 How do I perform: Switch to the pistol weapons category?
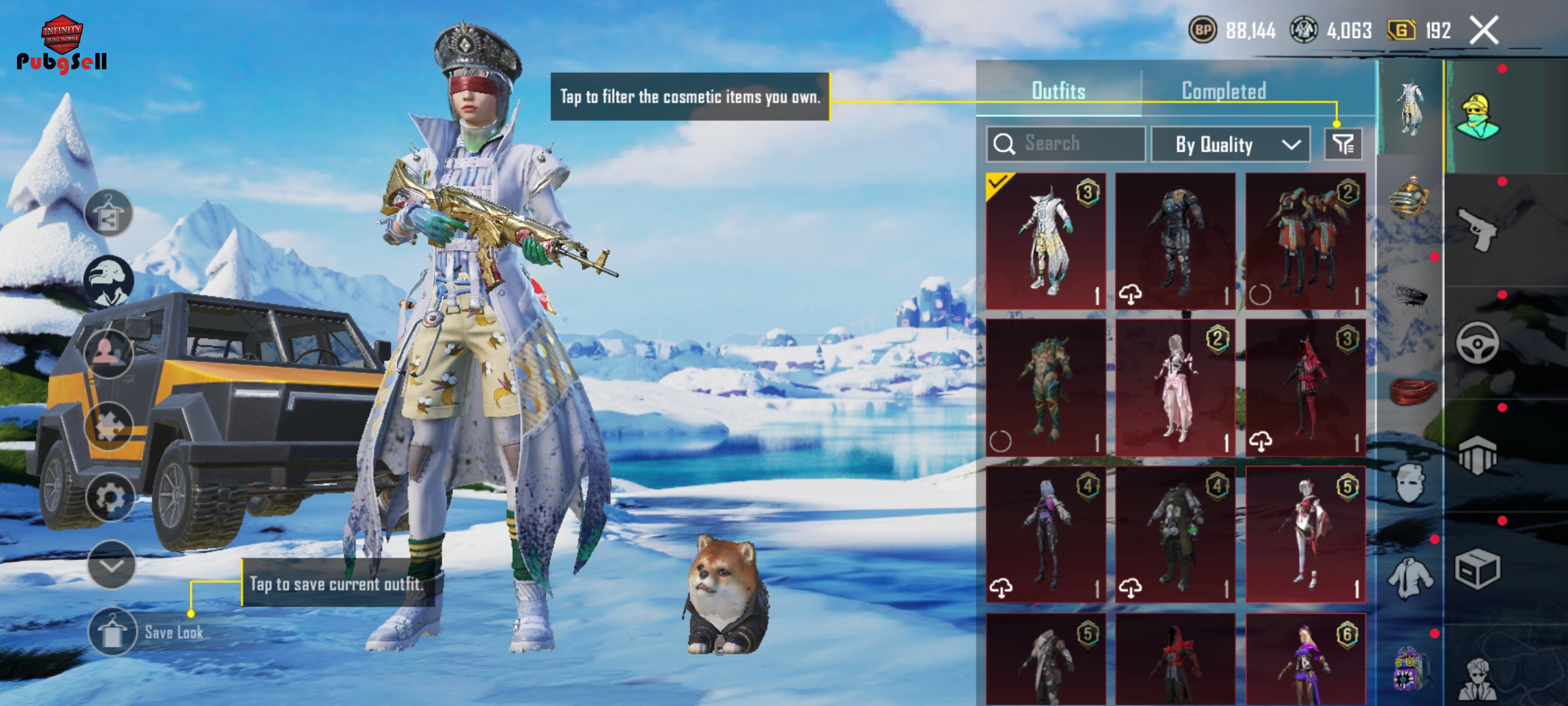tap(1477, 229)
